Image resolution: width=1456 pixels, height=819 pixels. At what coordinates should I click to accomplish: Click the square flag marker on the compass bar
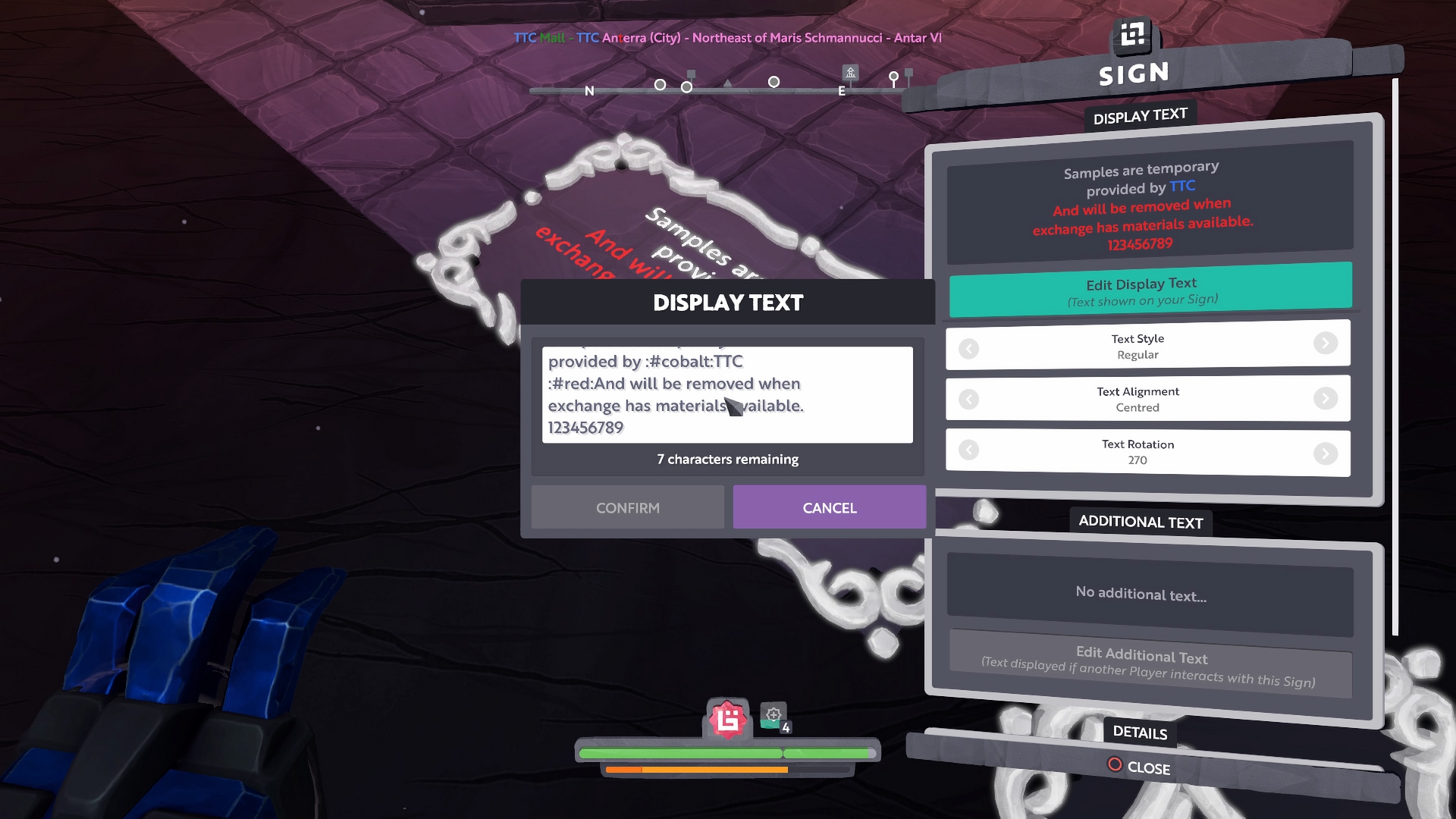click(x=691, y=72)
